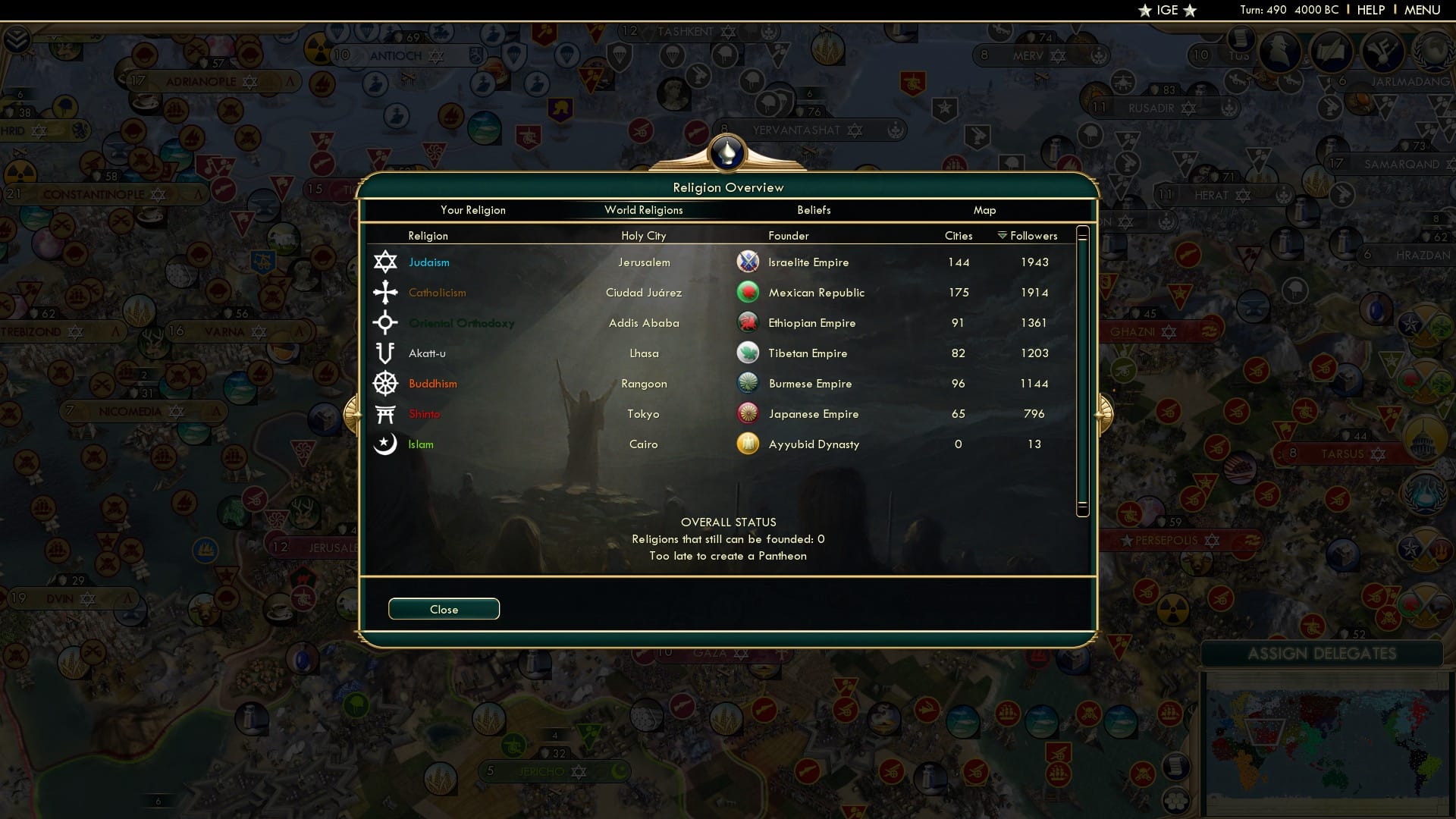Open the Japanese Empire founder emblem
Viewport: 1456px width, 819px height.
pyautogui.click(x=748, y=413)
